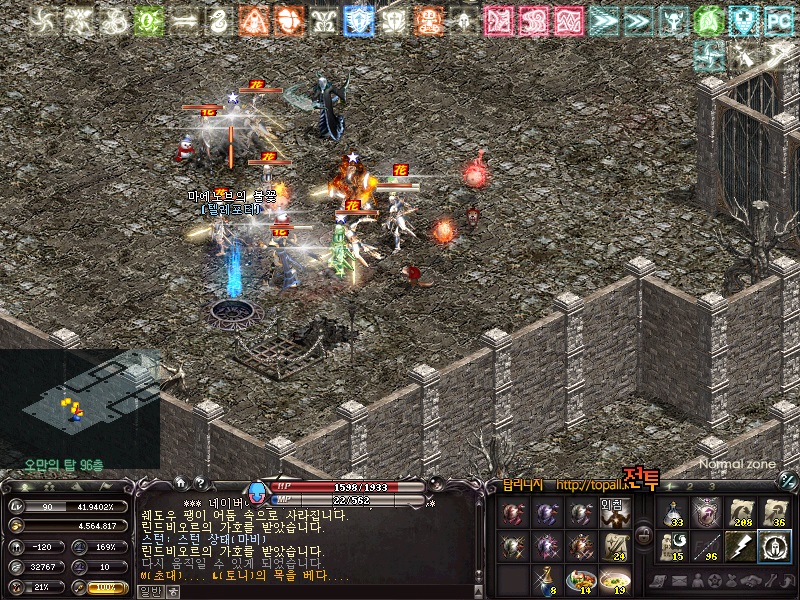Use the potion flask stacked 33
The height and width of the screenshot is (600, 800).
point(674,513)
